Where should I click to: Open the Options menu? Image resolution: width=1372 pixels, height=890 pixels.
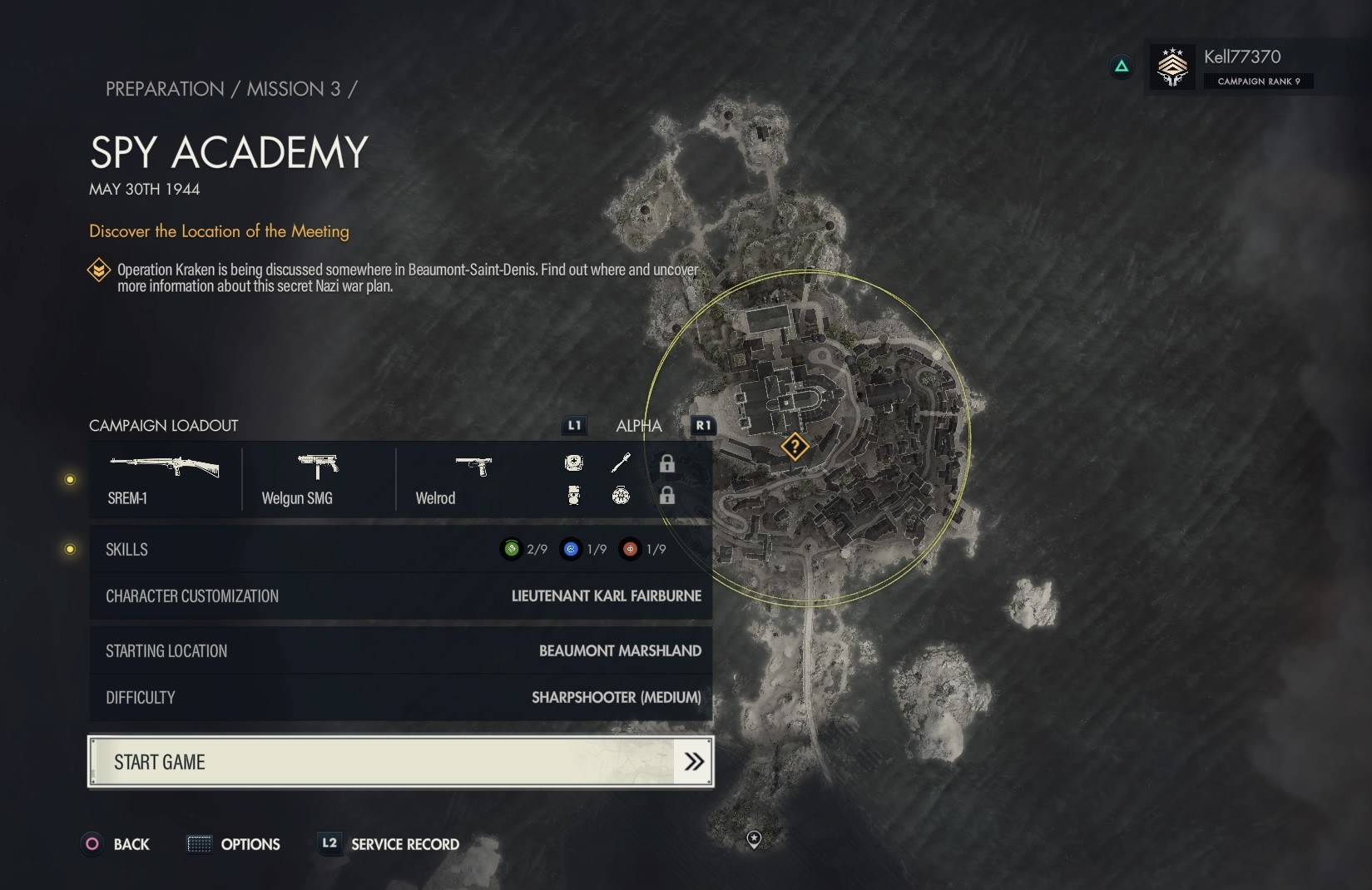click(234, 844)
